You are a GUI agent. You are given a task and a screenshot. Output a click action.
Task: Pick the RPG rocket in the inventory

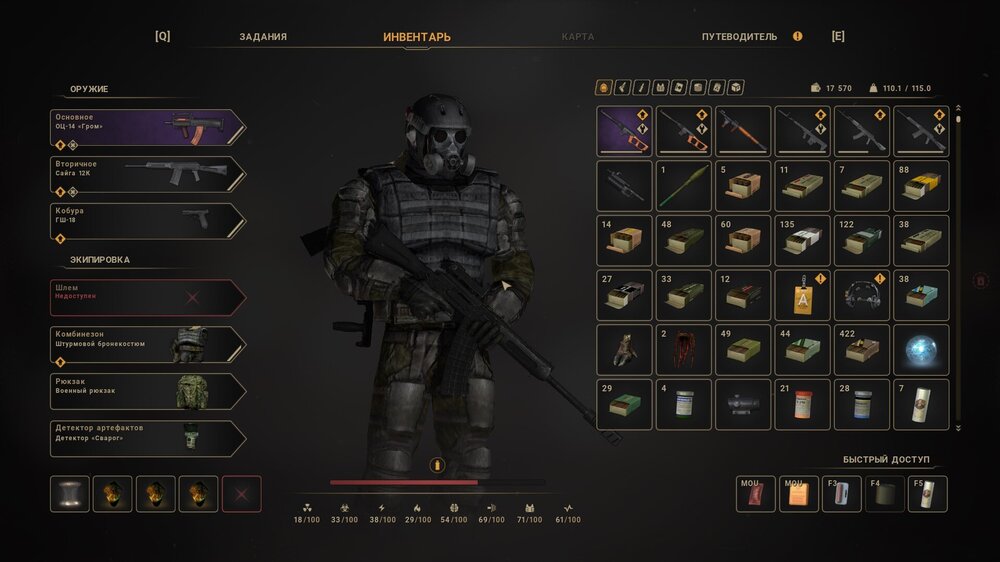point(684,186)
